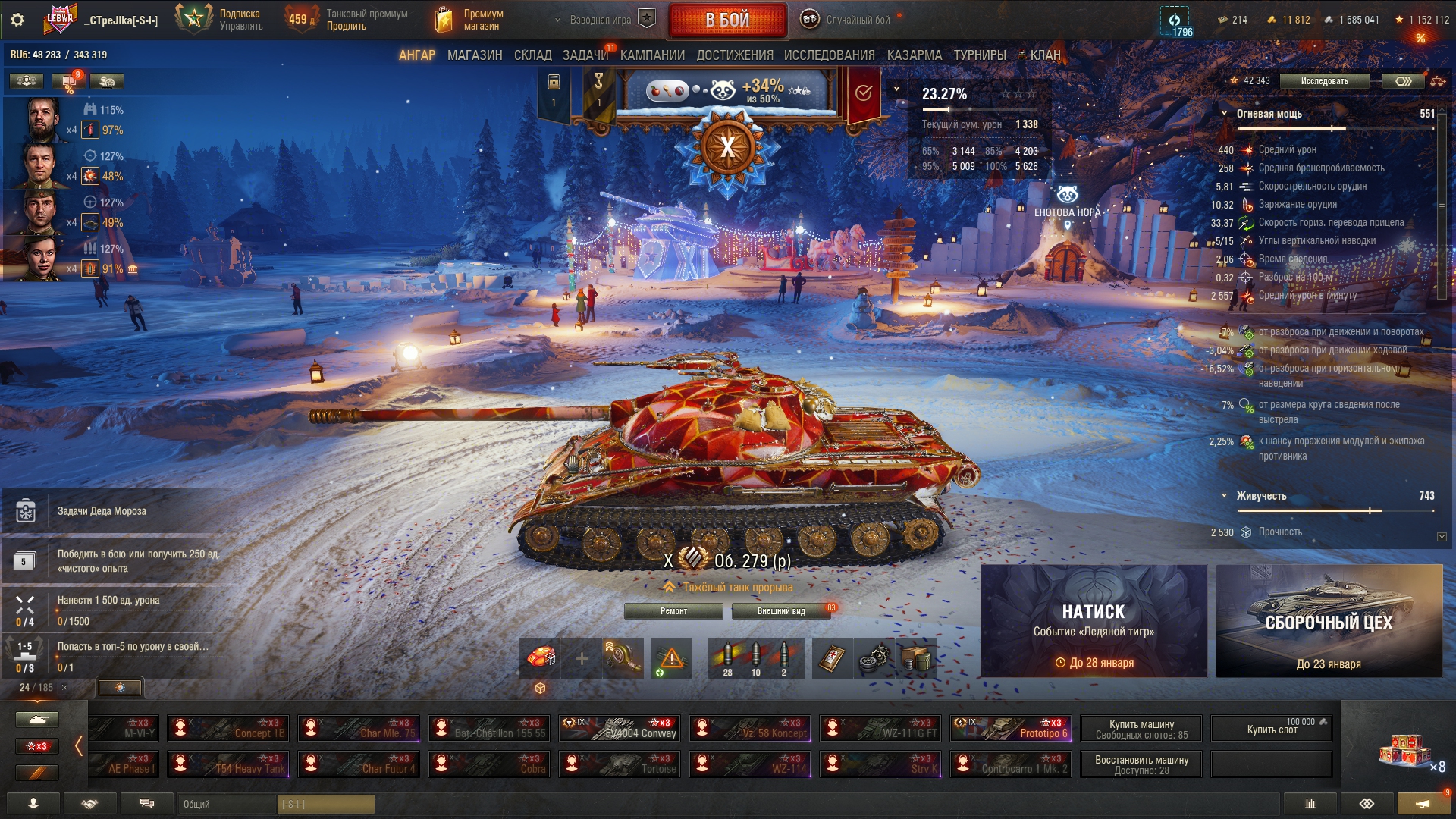
Task: Show the КАЗАРМА tab
Action: click(914, 55)
